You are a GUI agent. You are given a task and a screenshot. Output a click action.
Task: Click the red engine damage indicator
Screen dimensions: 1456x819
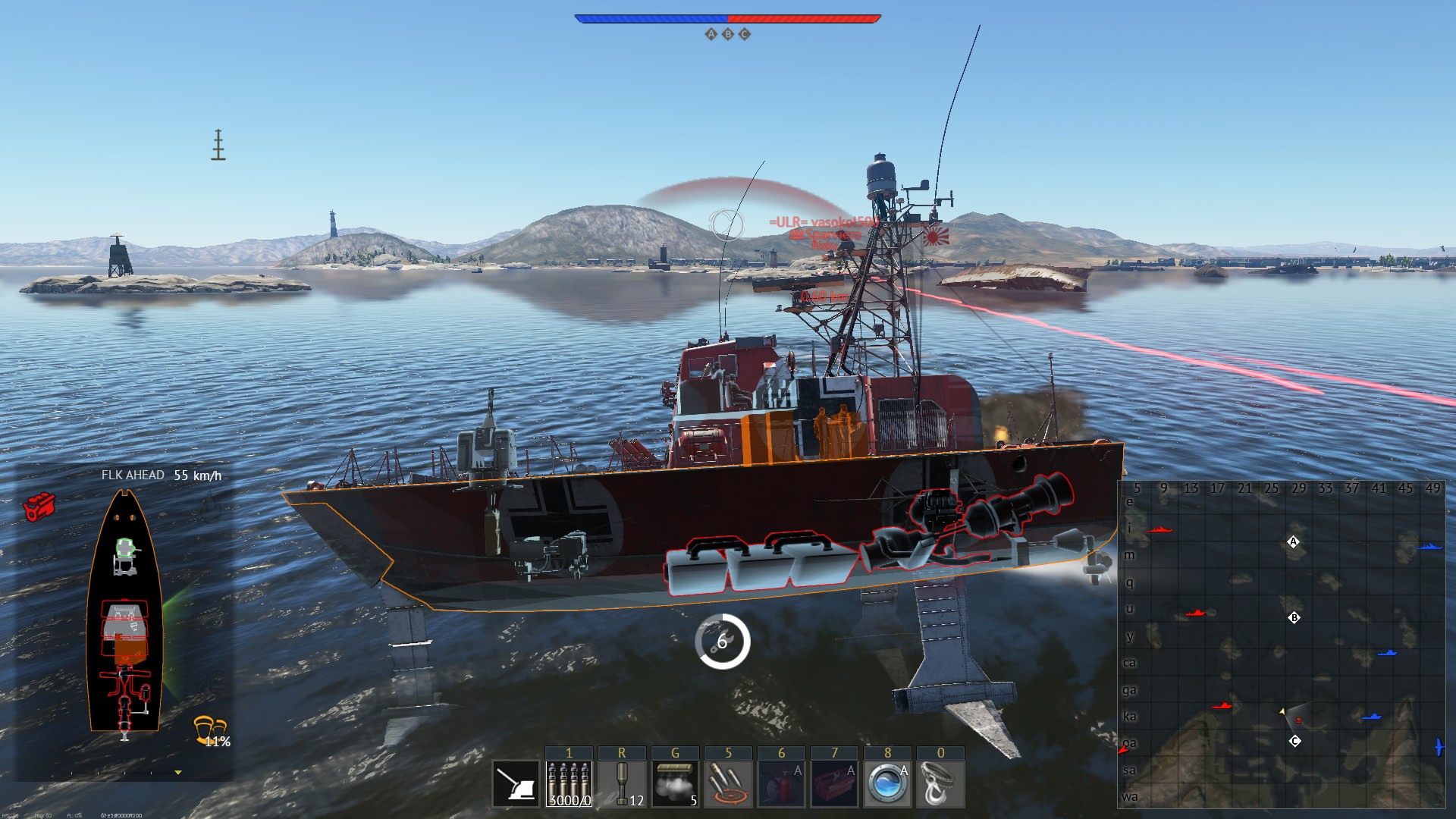[39, 506]
